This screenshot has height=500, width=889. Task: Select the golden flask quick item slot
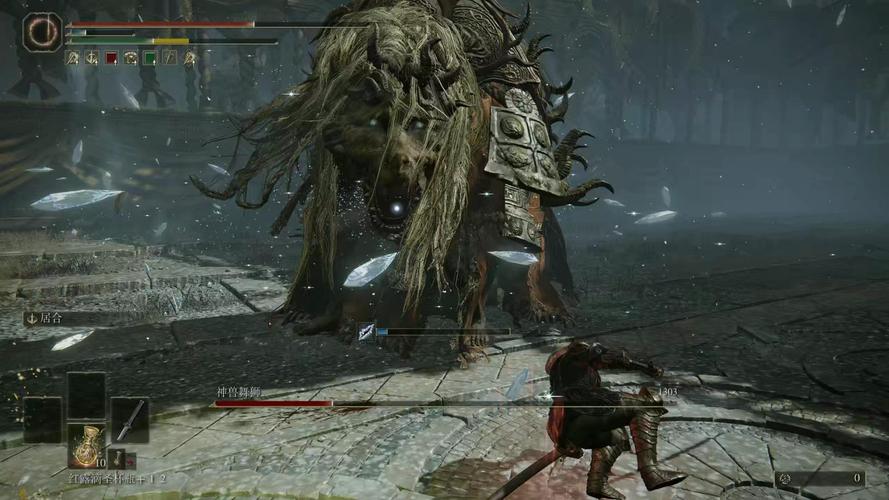tap(86, 444)
